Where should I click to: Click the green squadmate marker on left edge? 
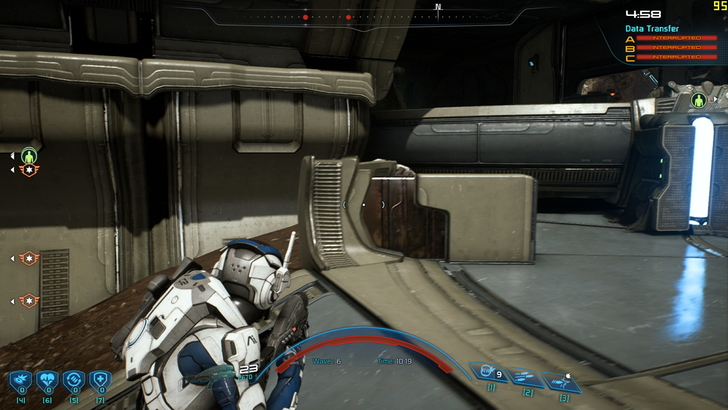point(29,157)
